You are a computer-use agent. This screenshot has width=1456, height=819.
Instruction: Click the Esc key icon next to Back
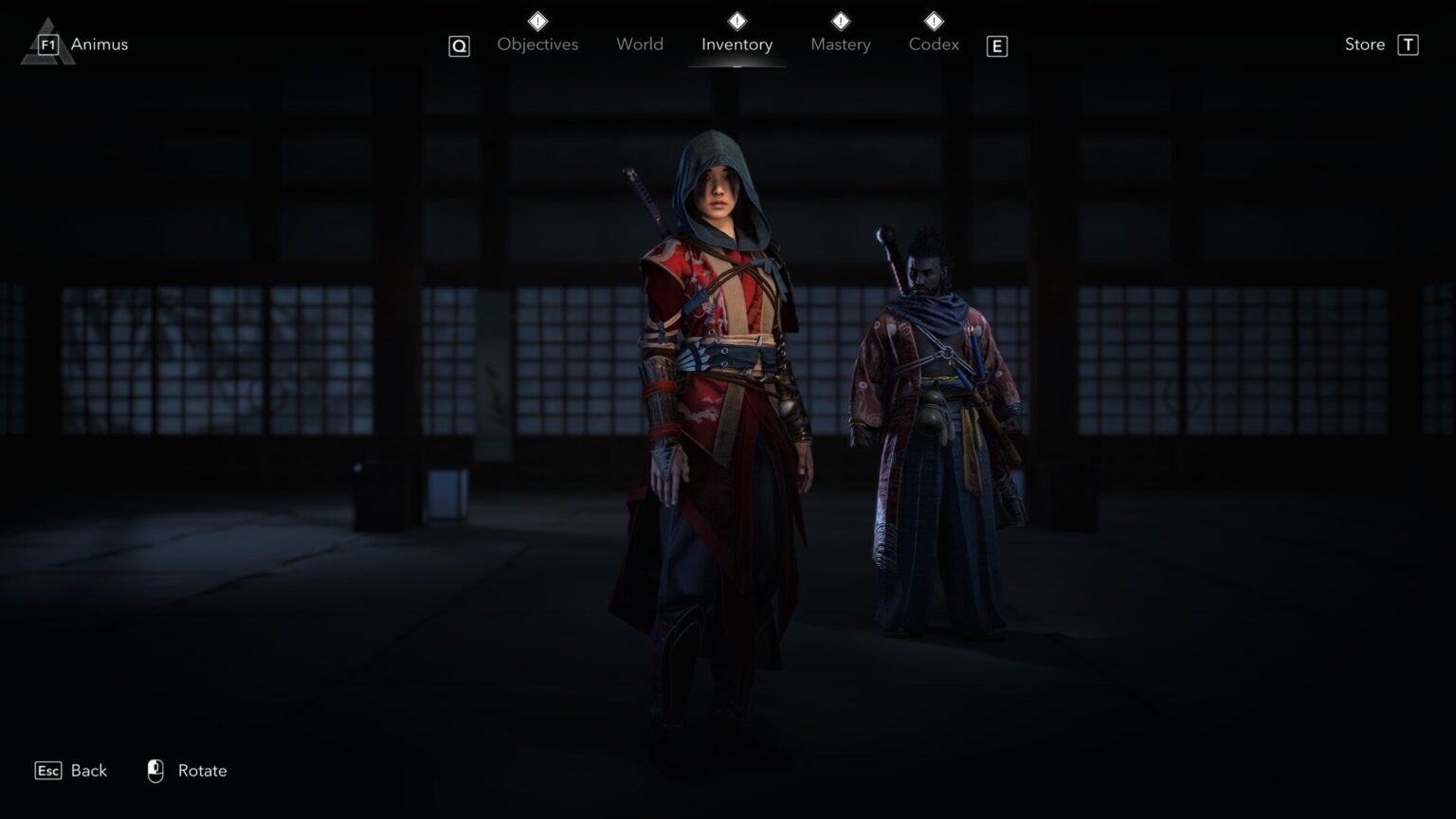[46, 771]
